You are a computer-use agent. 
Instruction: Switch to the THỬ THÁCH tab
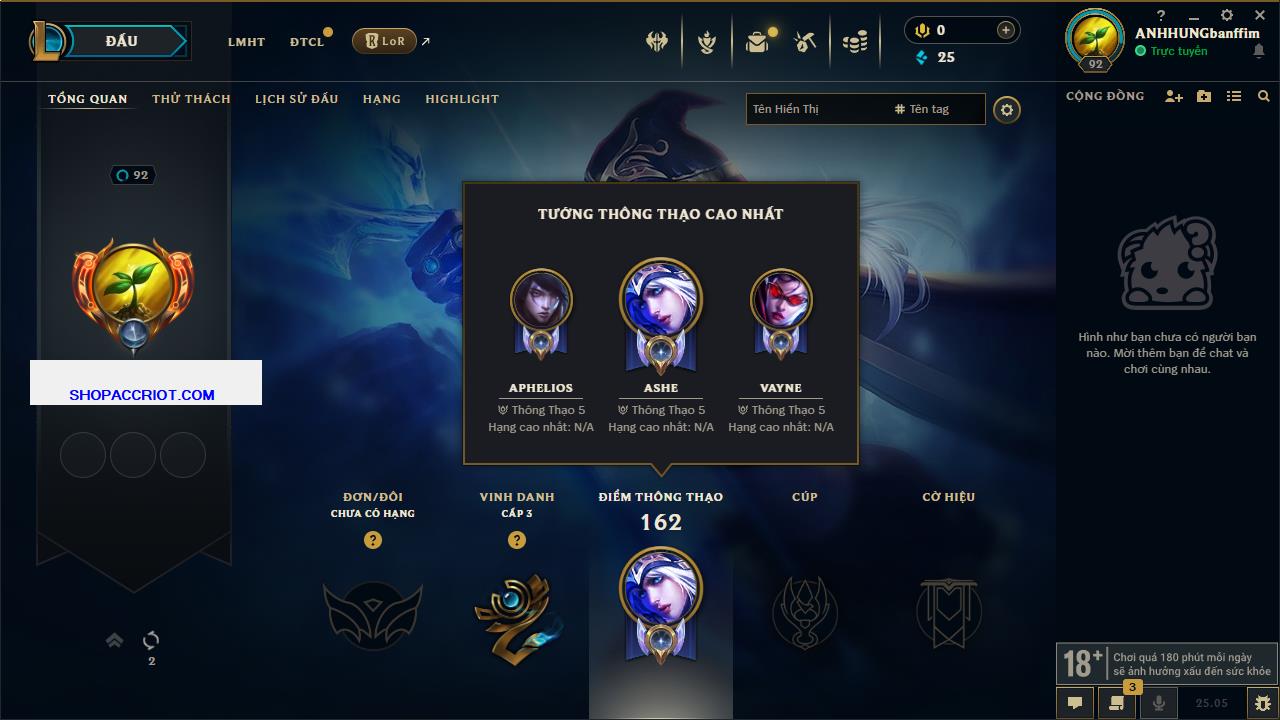(x=191, y=99)
